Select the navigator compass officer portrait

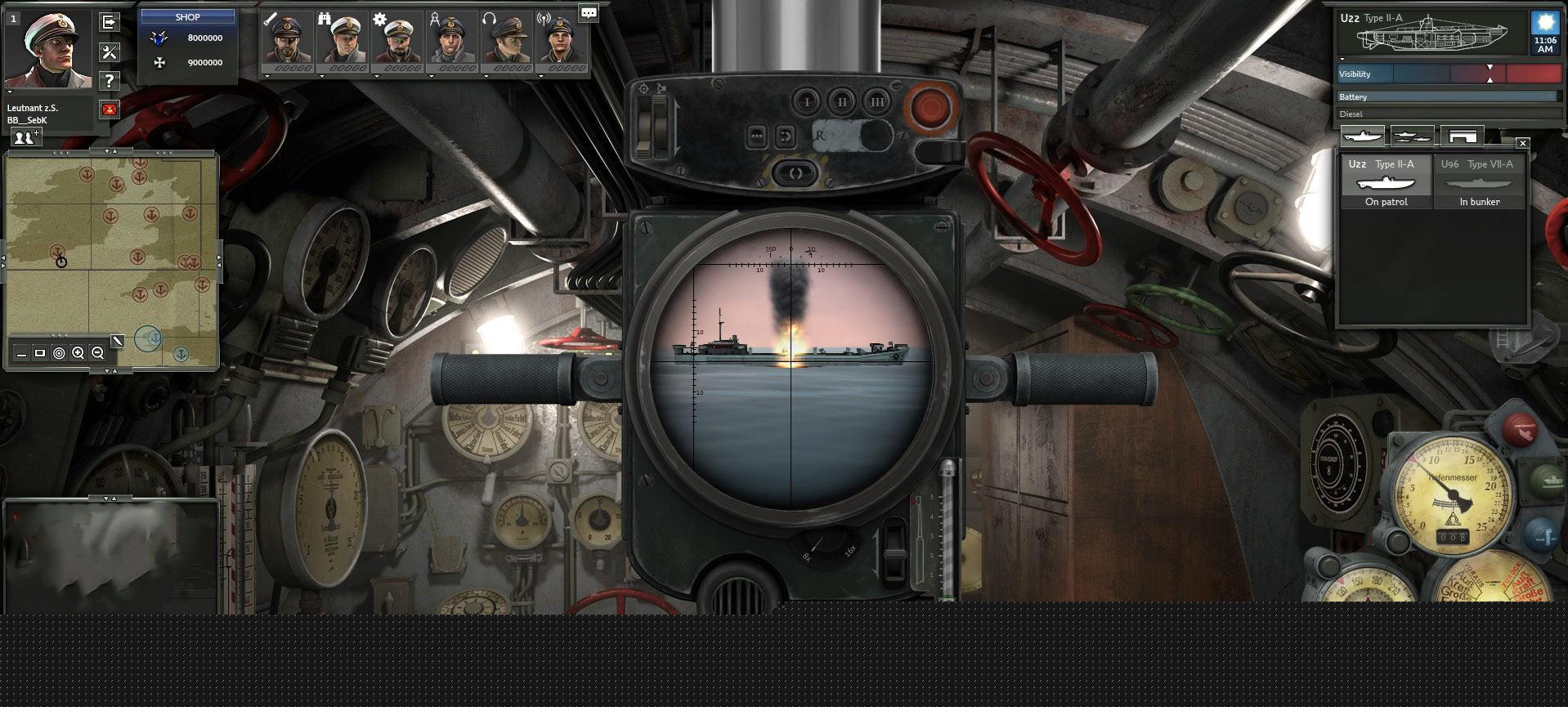[x=452, y=39]
